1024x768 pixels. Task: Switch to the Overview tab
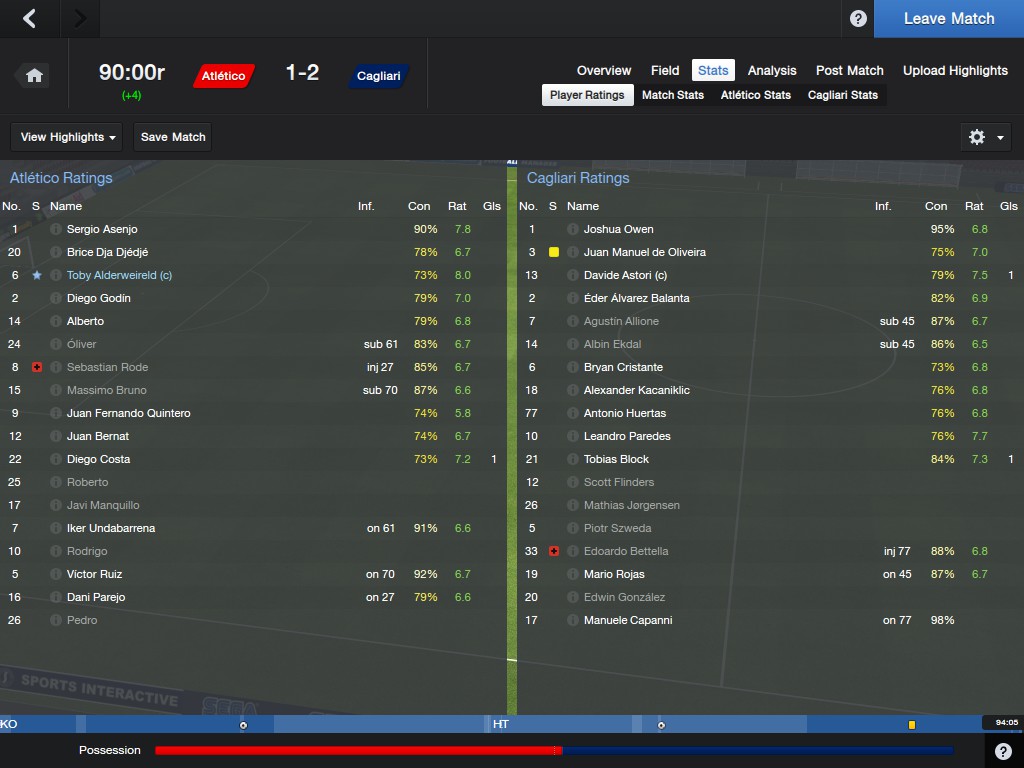(603, 70)
